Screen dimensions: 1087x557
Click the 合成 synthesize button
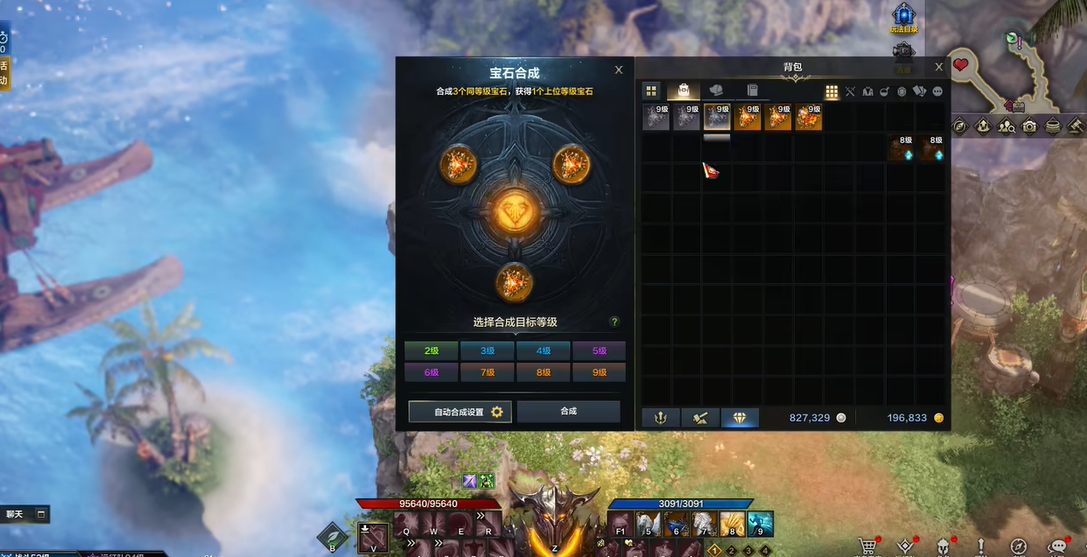tap(568, 411)
